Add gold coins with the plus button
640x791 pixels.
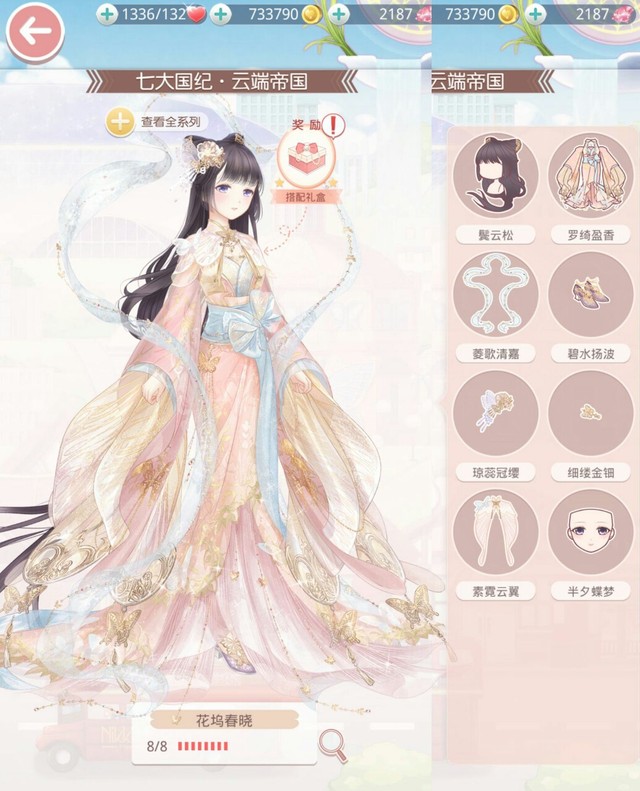tap(221, 14)
